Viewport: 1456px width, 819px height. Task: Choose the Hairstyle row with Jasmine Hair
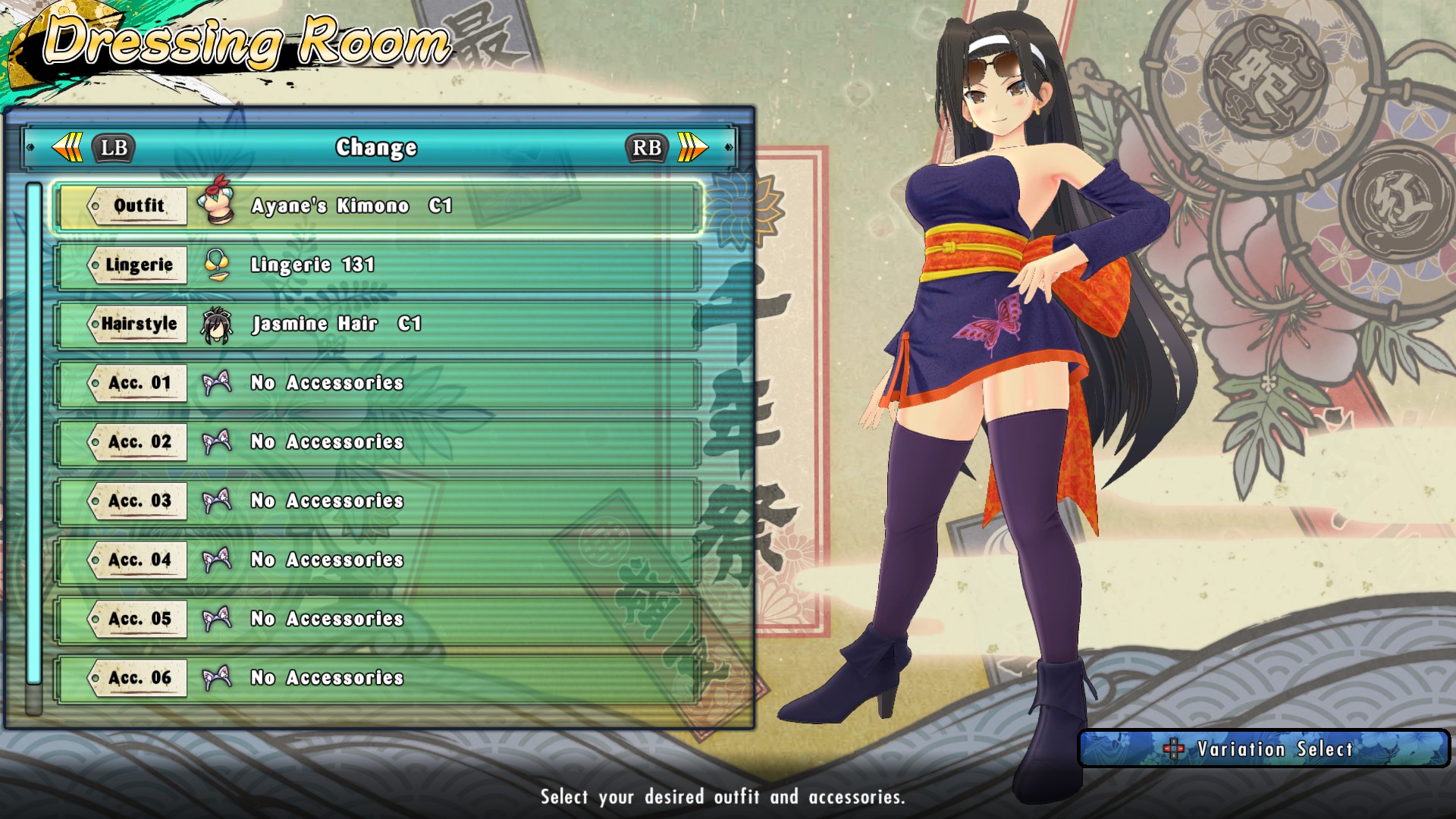click(x=377, y=325)
